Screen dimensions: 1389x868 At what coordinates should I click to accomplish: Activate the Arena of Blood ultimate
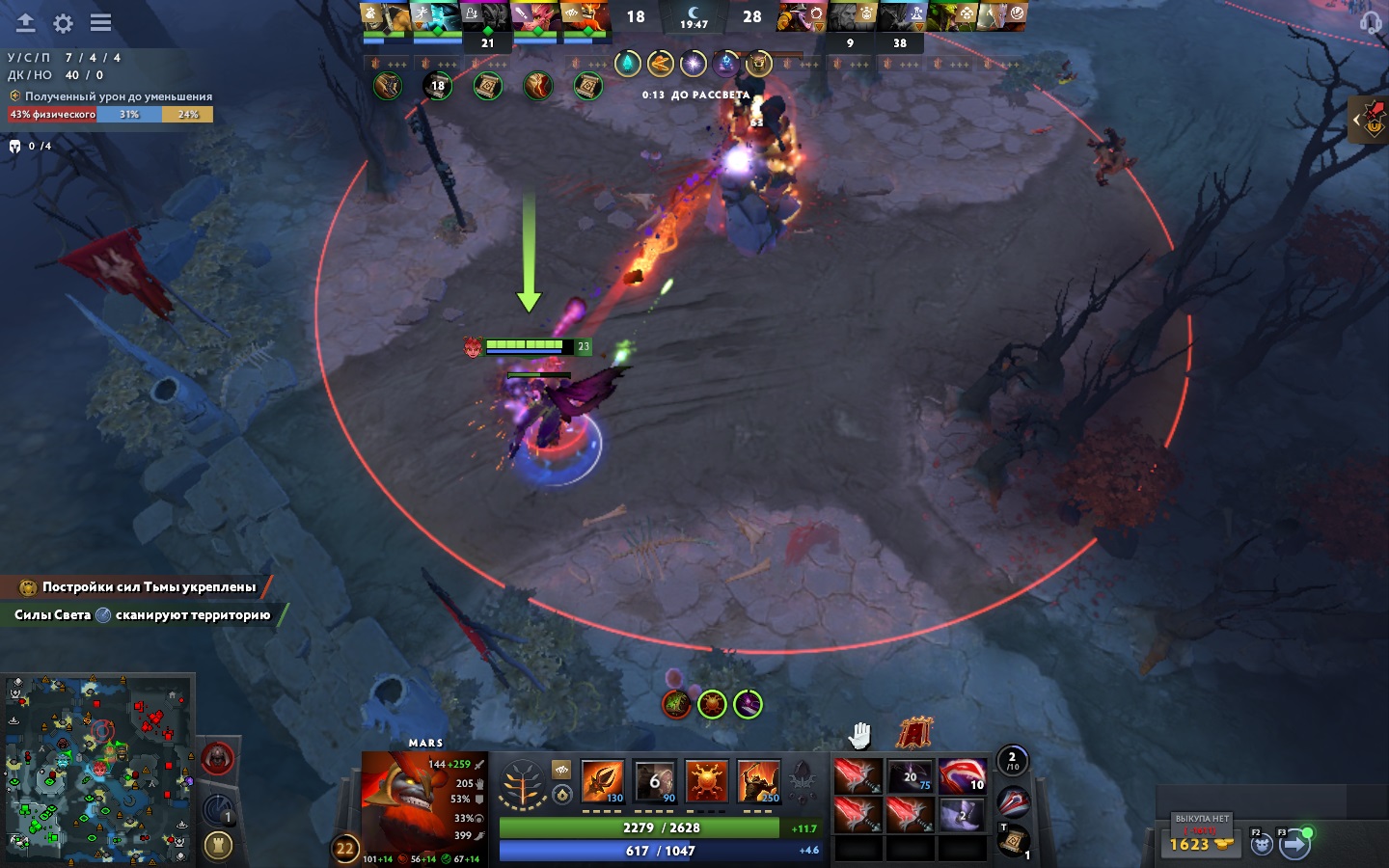pos(758,781)
